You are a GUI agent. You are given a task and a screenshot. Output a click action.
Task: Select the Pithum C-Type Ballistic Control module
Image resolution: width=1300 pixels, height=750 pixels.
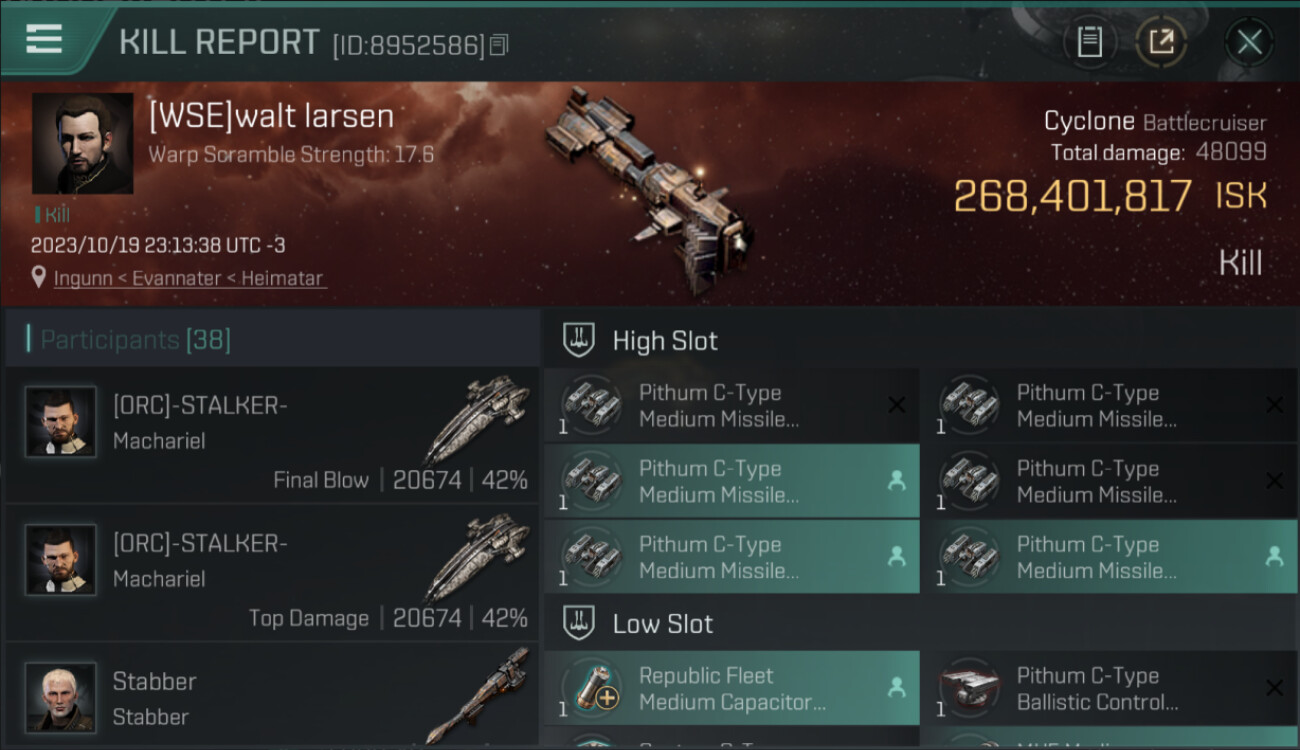coord(1109,688)
